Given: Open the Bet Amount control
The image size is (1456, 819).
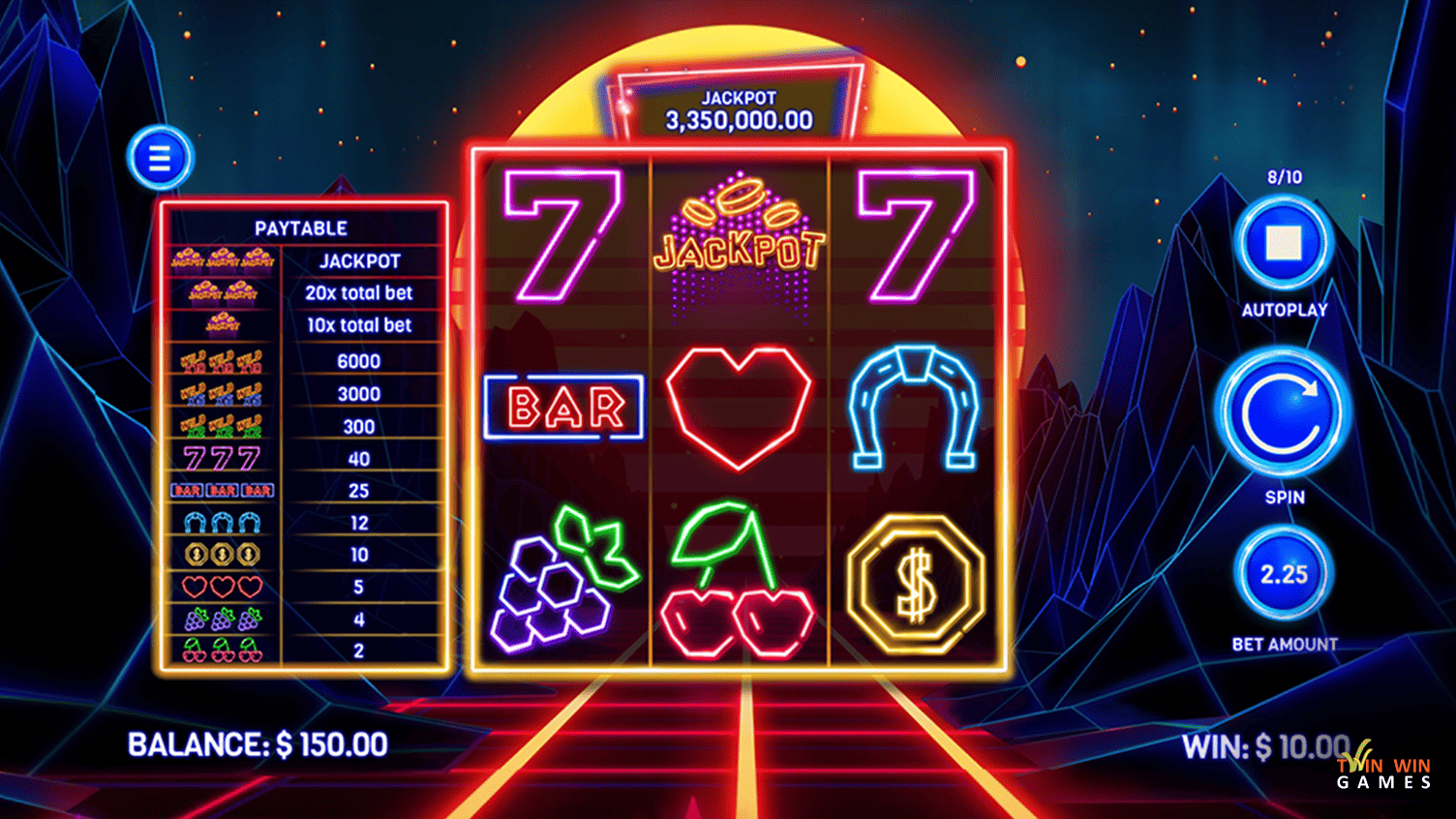Looking at the screenshot, I should point(1283,573).
